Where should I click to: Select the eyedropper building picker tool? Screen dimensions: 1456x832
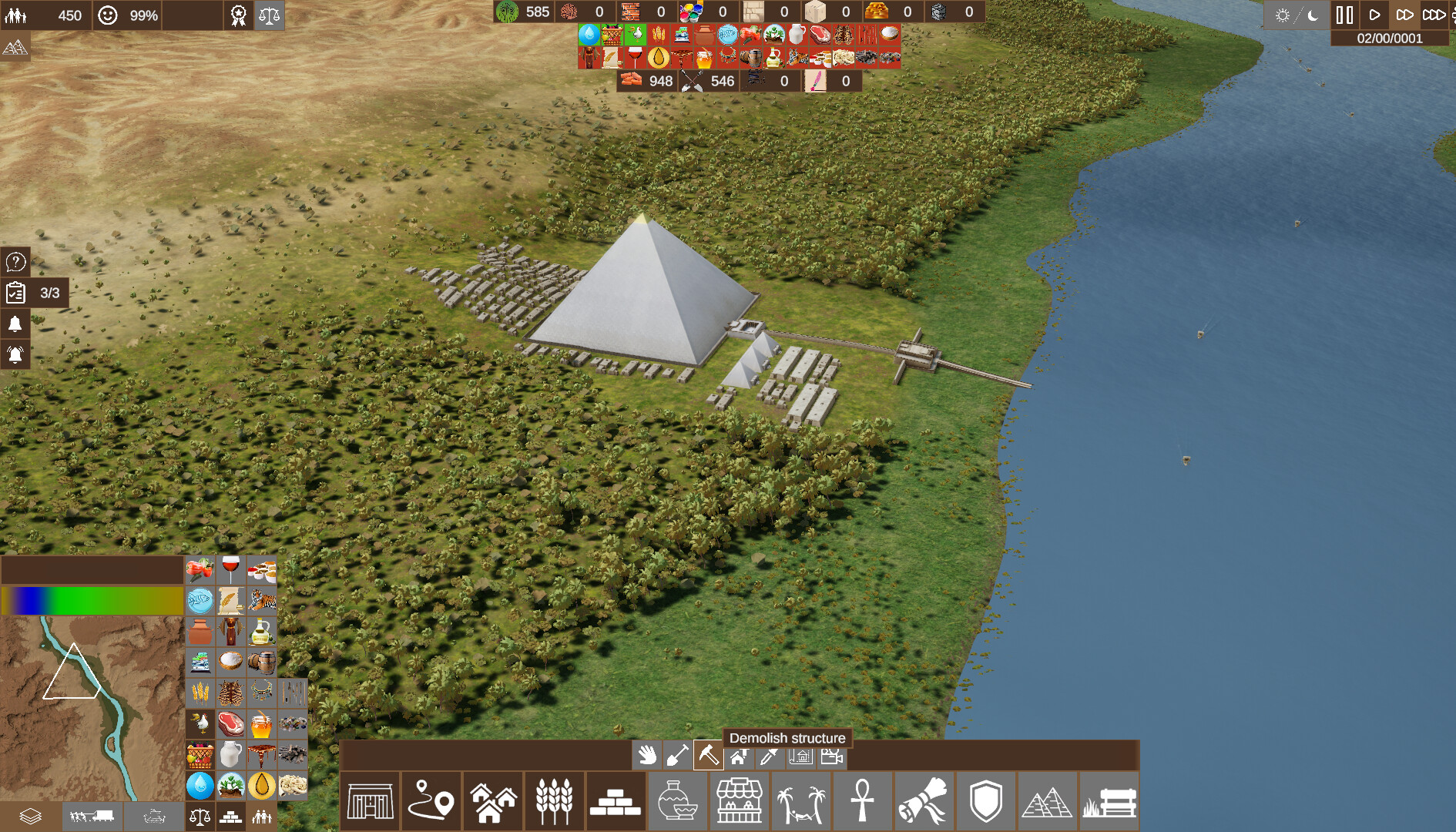(767, 757)
